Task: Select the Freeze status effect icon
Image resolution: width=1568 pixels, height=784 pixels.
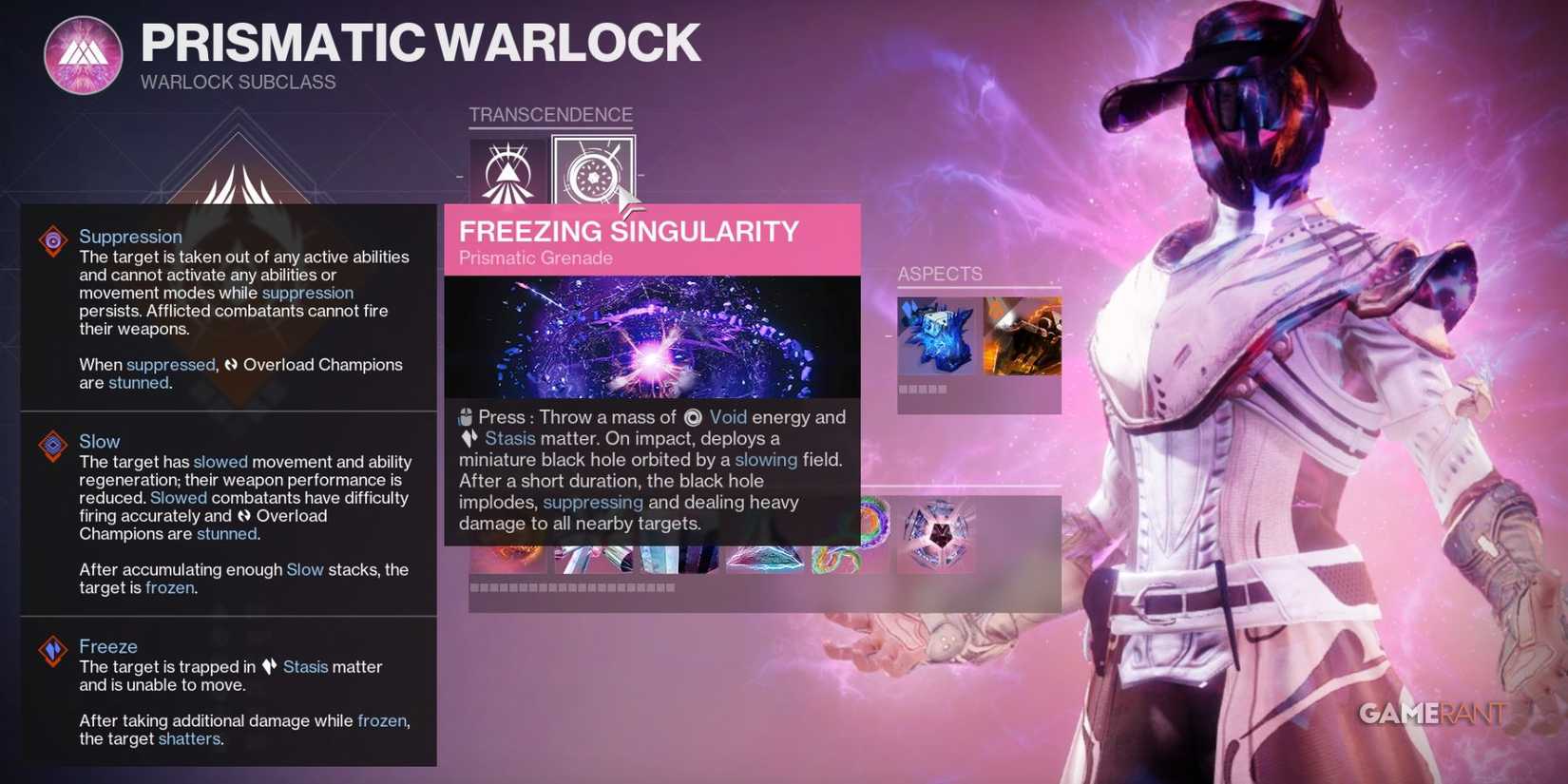Action: (x=52, y=649)
